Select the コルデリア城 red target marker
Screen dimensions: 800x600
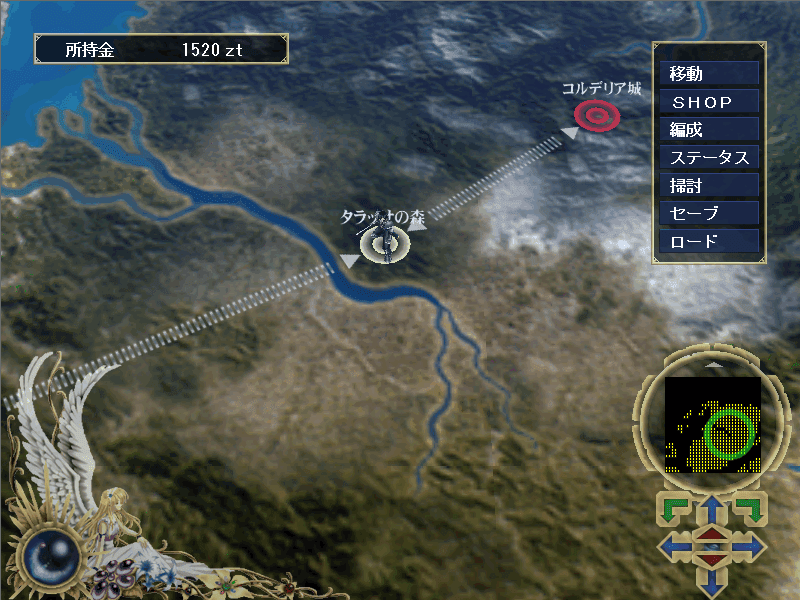[x=597, y=117]
